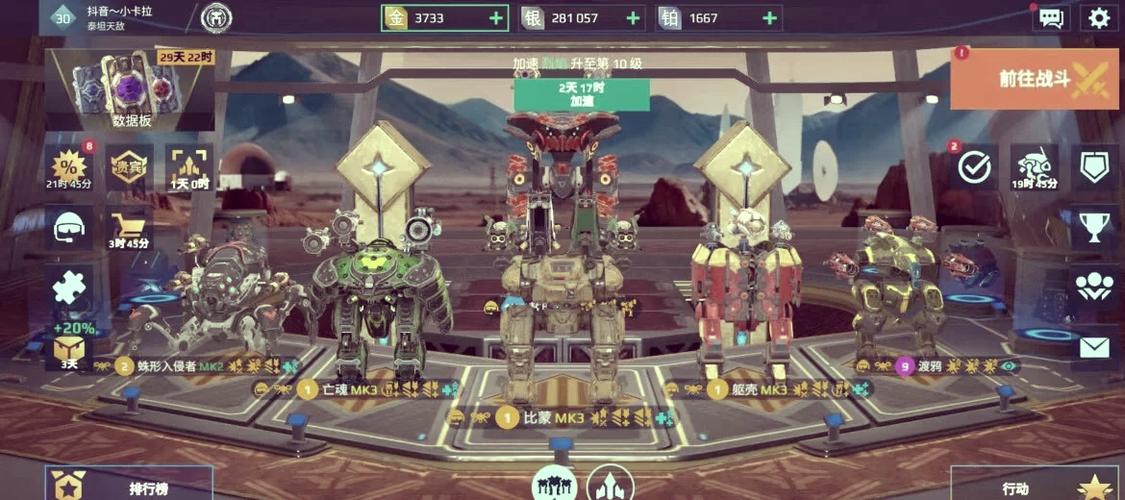Open the trophy icon
The image size is (1125, 500).
pyautogui.click(x=1095, y=227)
